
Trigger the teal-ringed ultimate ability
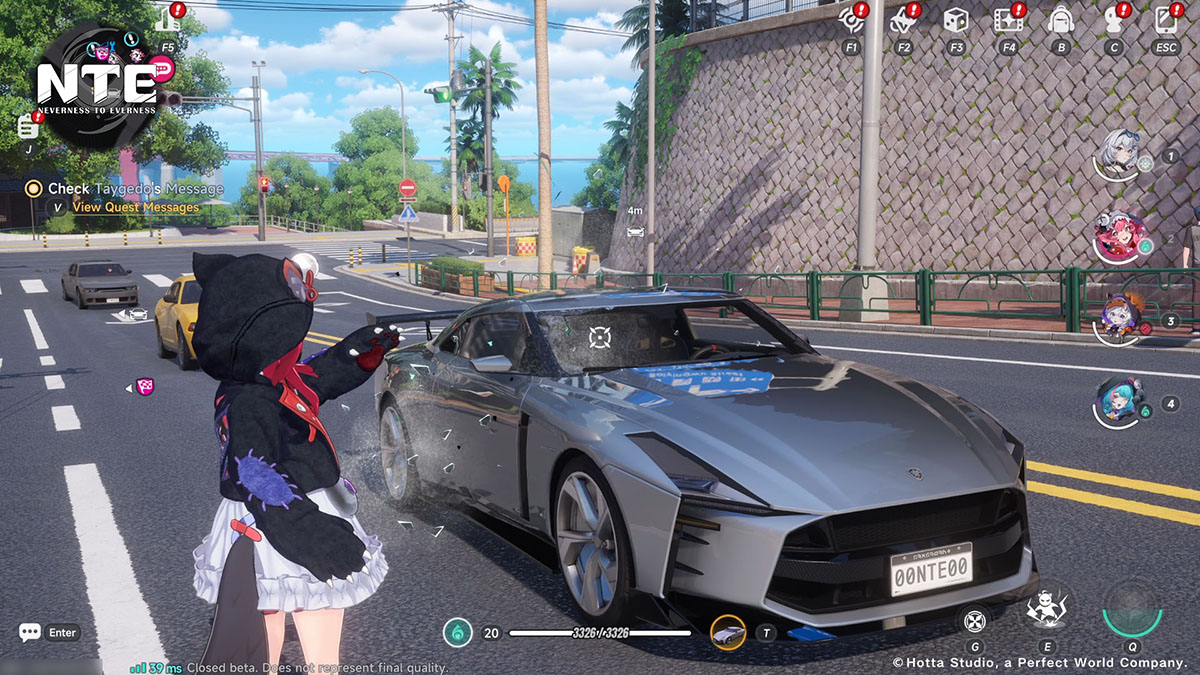click(1132, 607)
